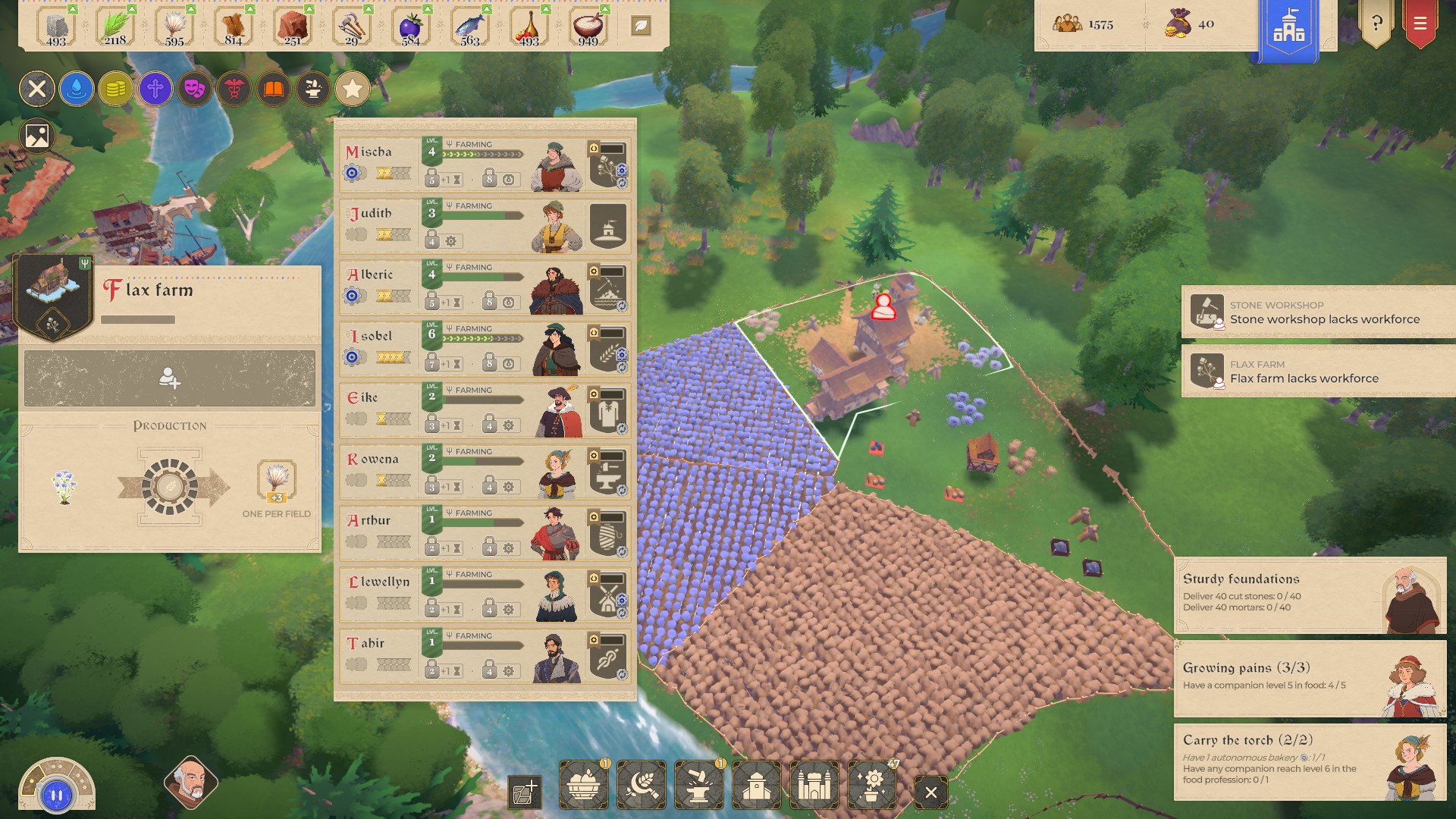
Task: Open the food basket build category
Action: coord(583,786)
